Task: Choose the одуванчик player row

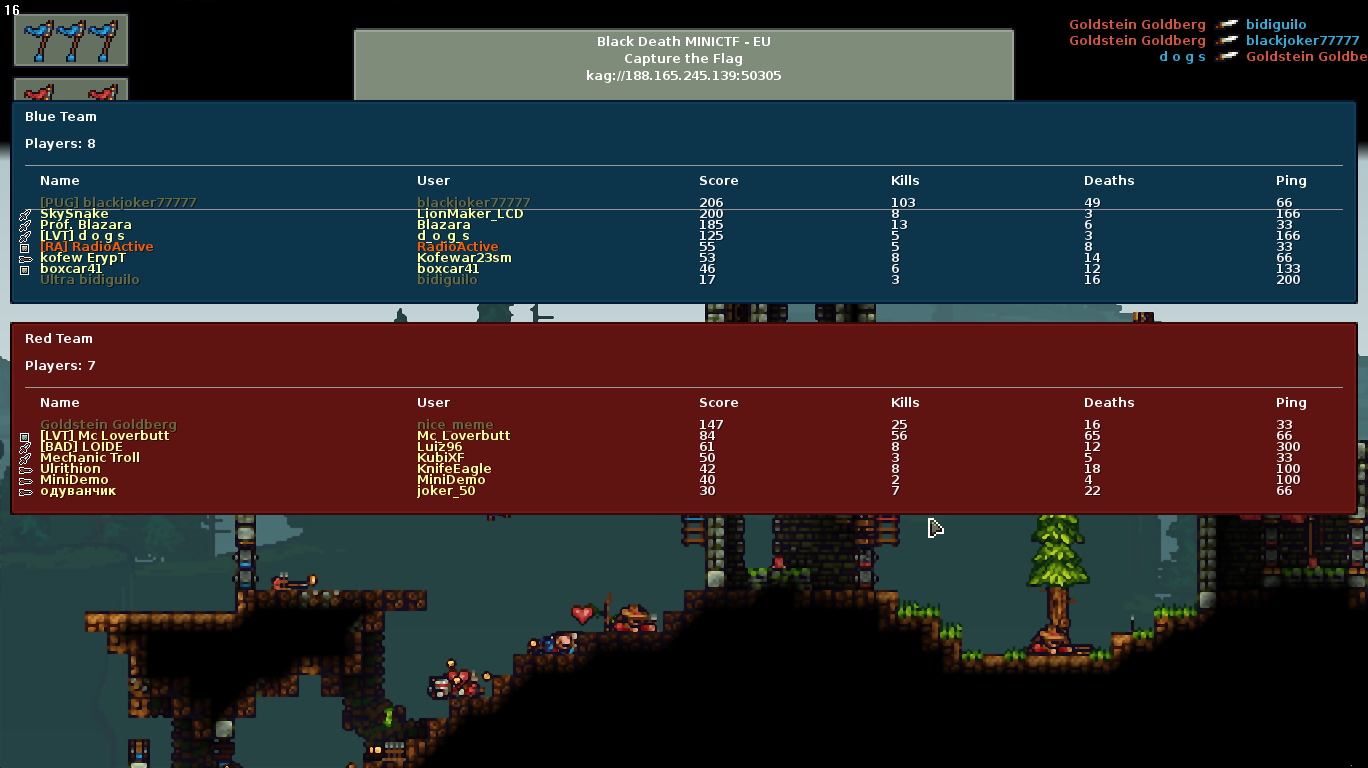Action: point(78,491)
